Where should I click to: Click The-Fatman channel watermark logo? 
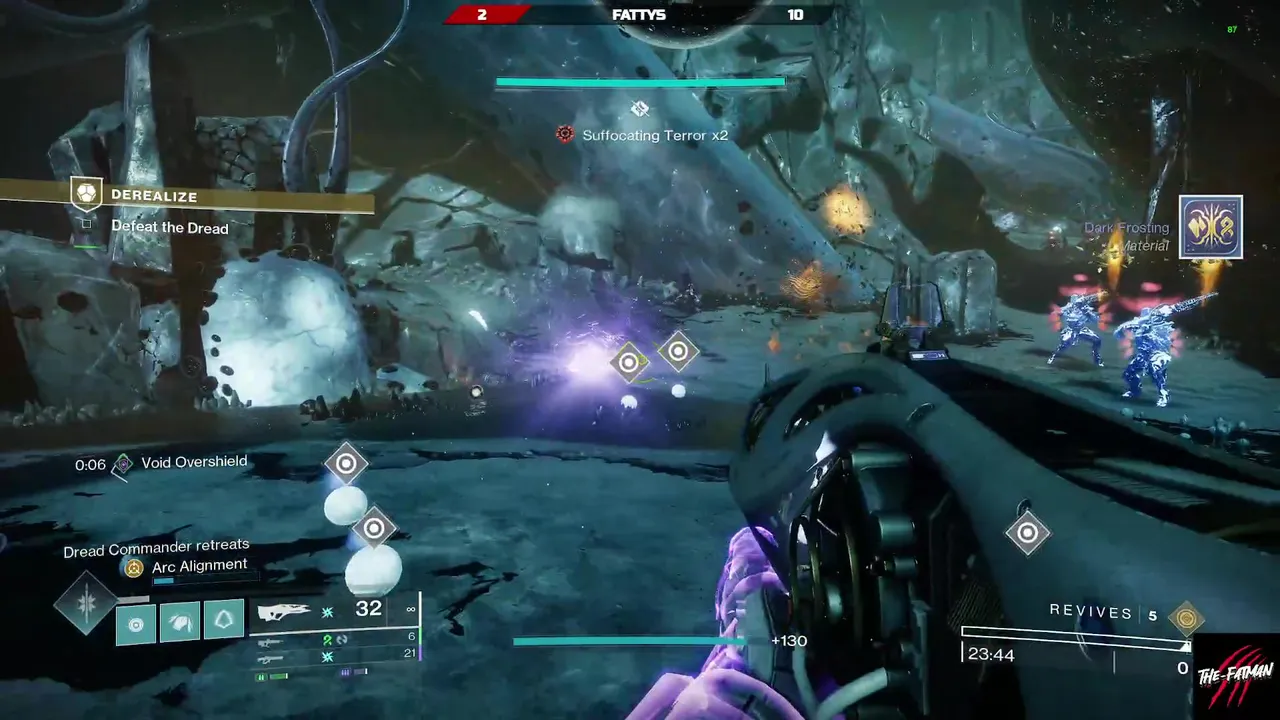click(x=1236, y=676)
